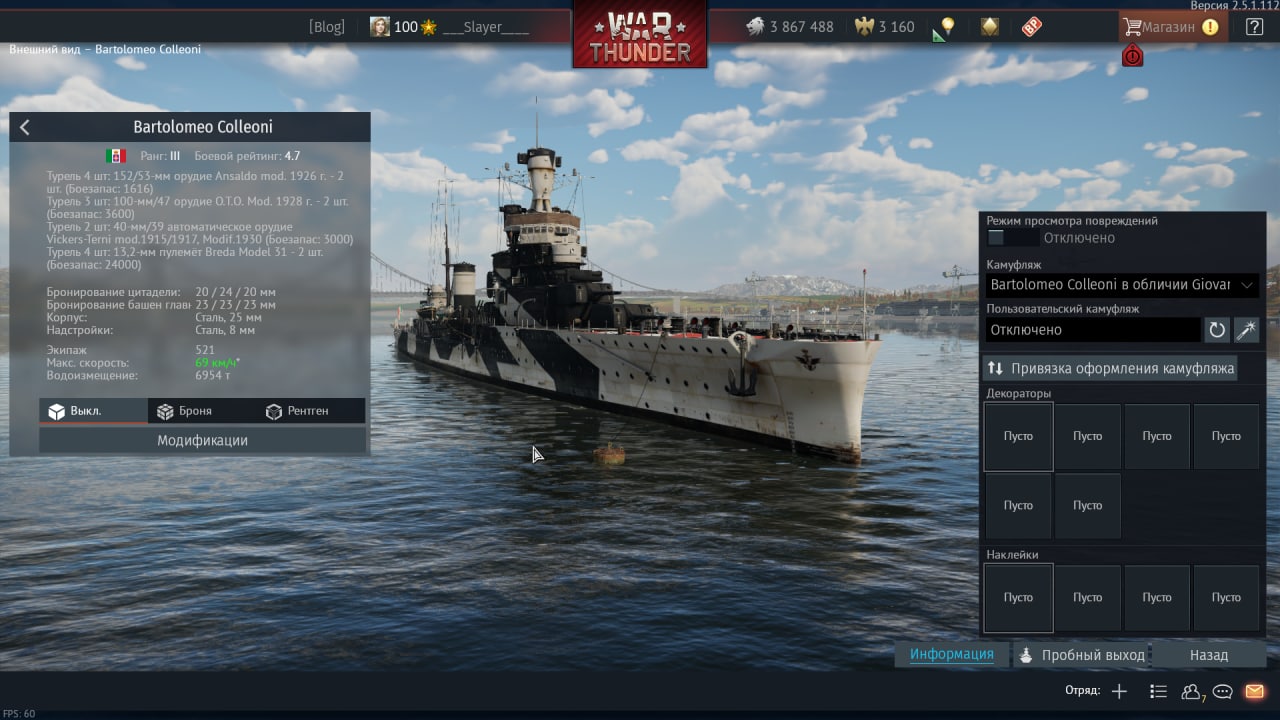Open the contacts icon with the 7 badge
The height and width of the screenshot is (720, 1280).
[x=1191, y=691]
